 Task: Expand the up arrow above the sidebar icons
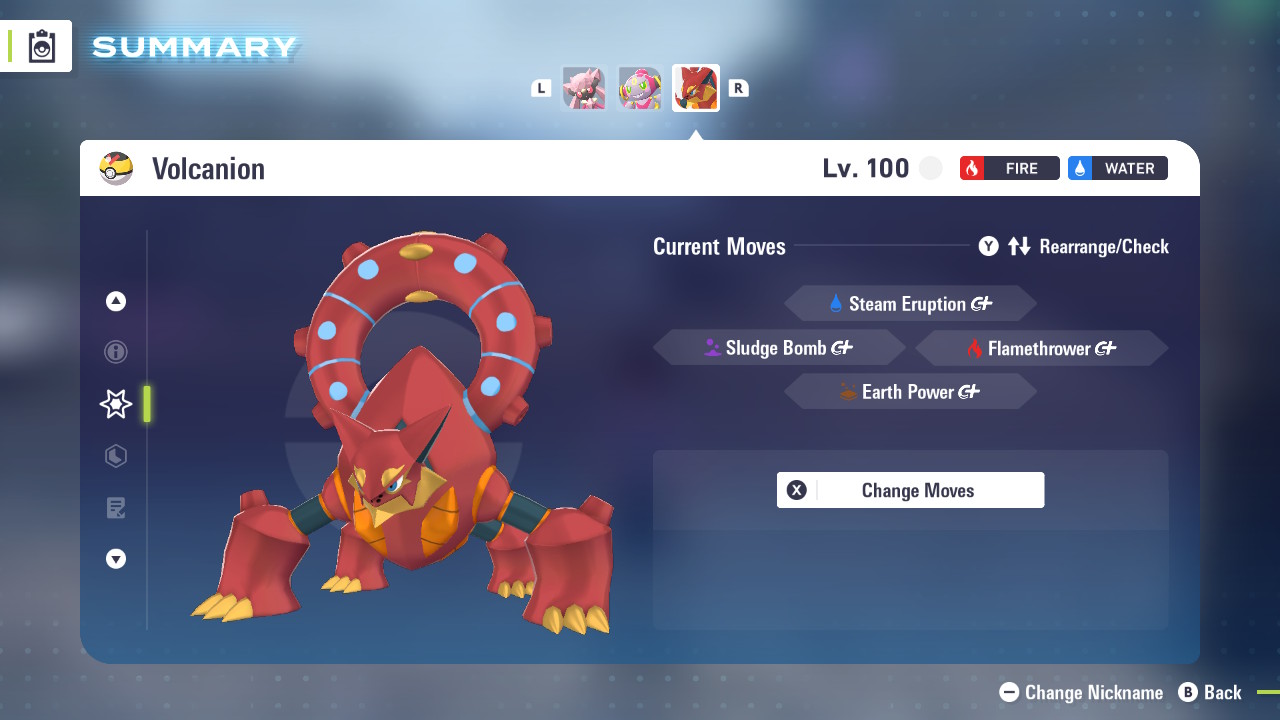(x=116, y=300)
